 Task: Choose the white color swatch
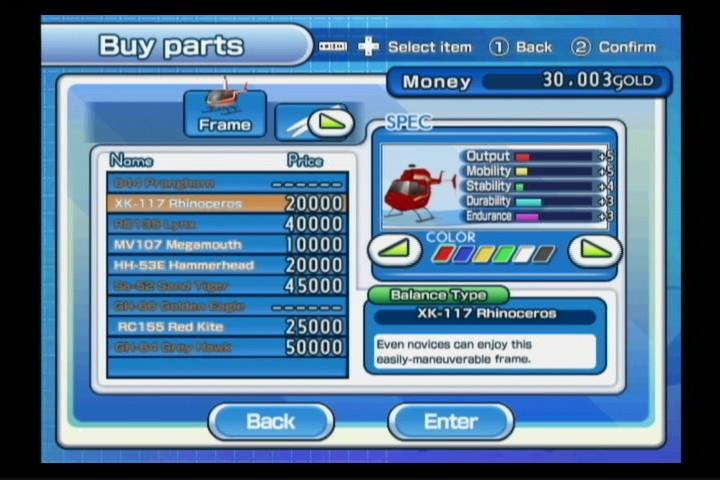(524, 253)
